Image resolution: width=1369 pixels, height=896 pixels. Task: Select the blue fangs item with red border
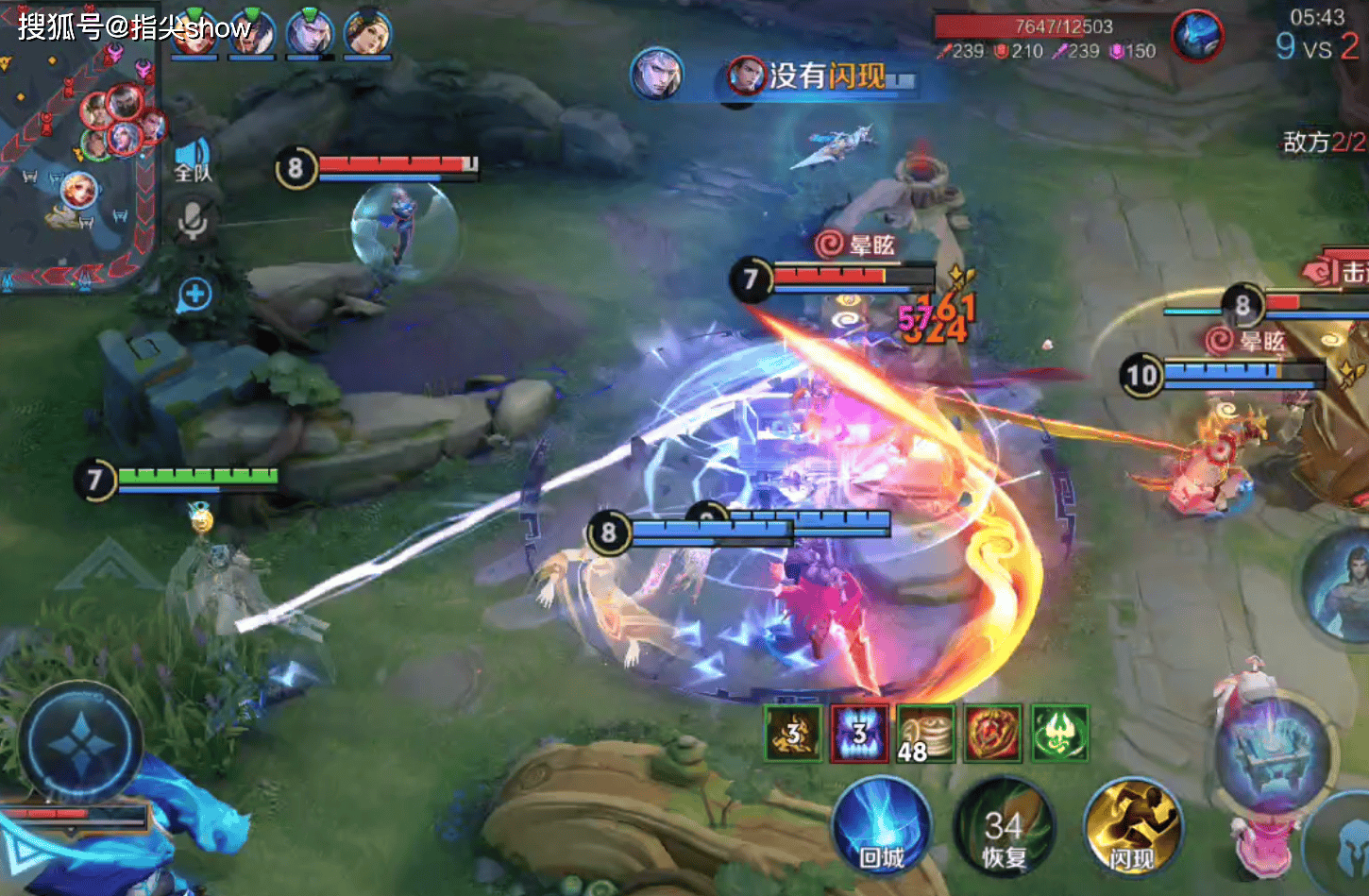click(859, 733)
